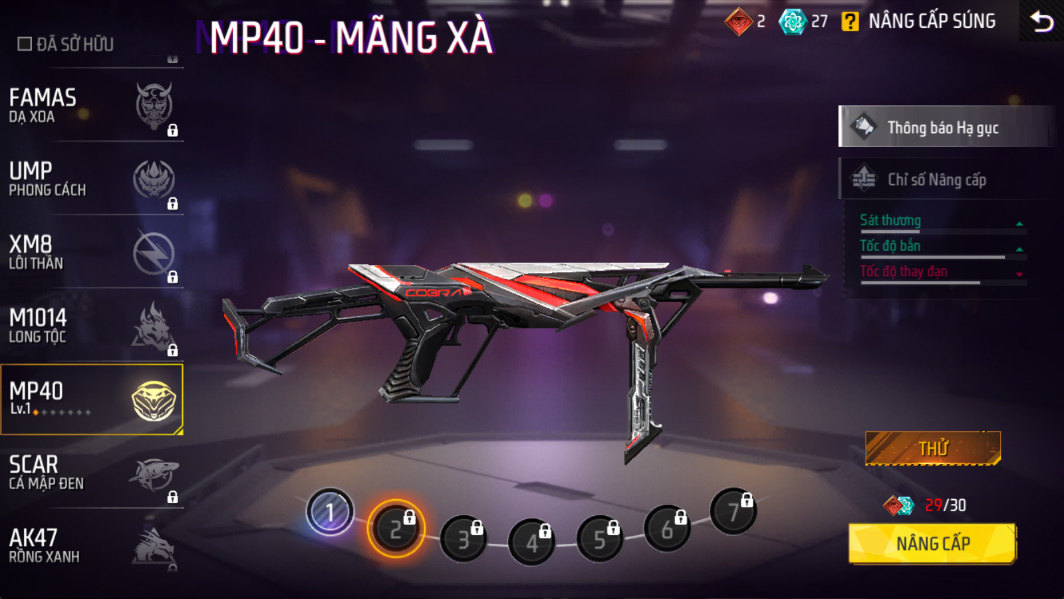The height and width of the screenshot is (599, 1064).
Task: Select locked upgrade level 4 node
Action: coord(531,543)
